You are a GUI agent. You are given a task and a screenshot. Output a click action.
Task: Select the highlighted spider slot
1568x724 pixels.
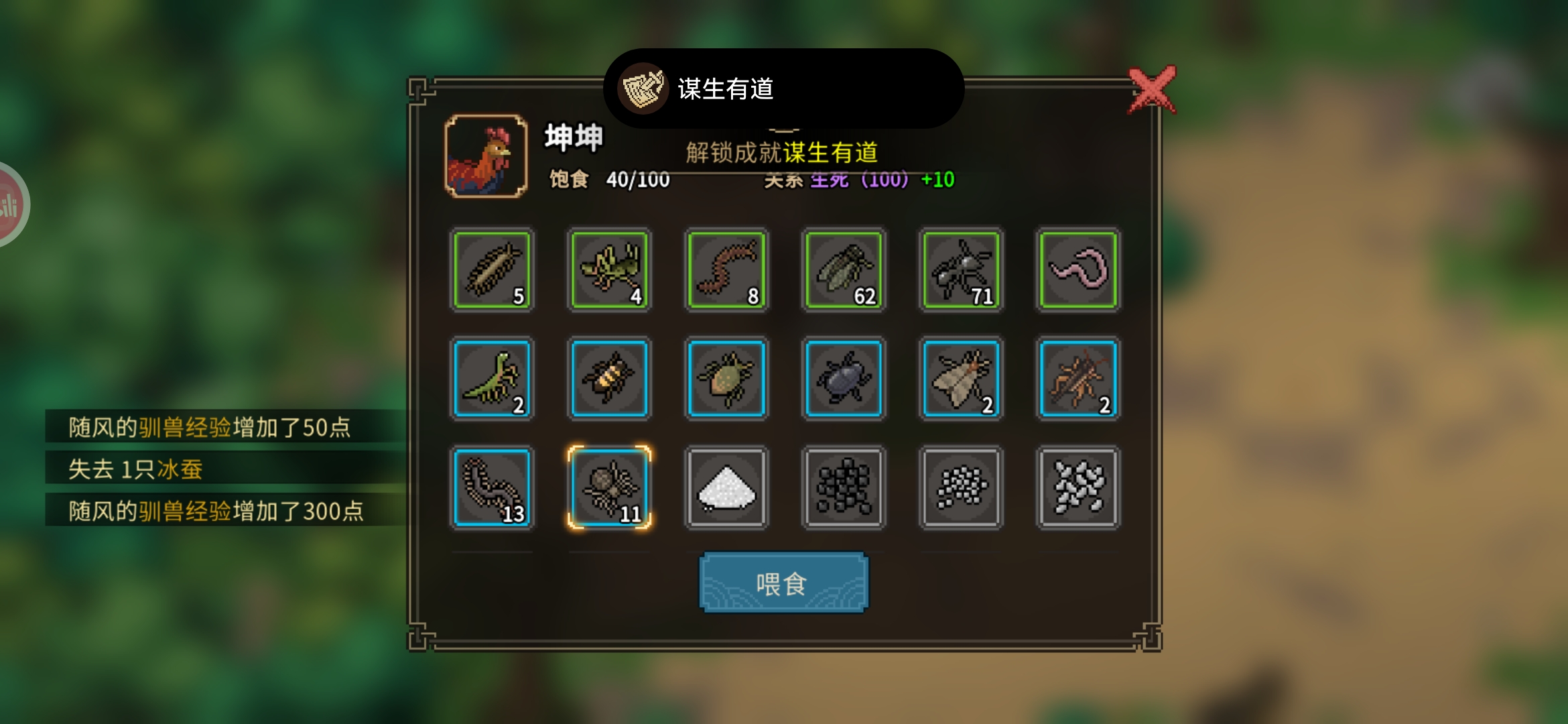click(x=609, y=487)
